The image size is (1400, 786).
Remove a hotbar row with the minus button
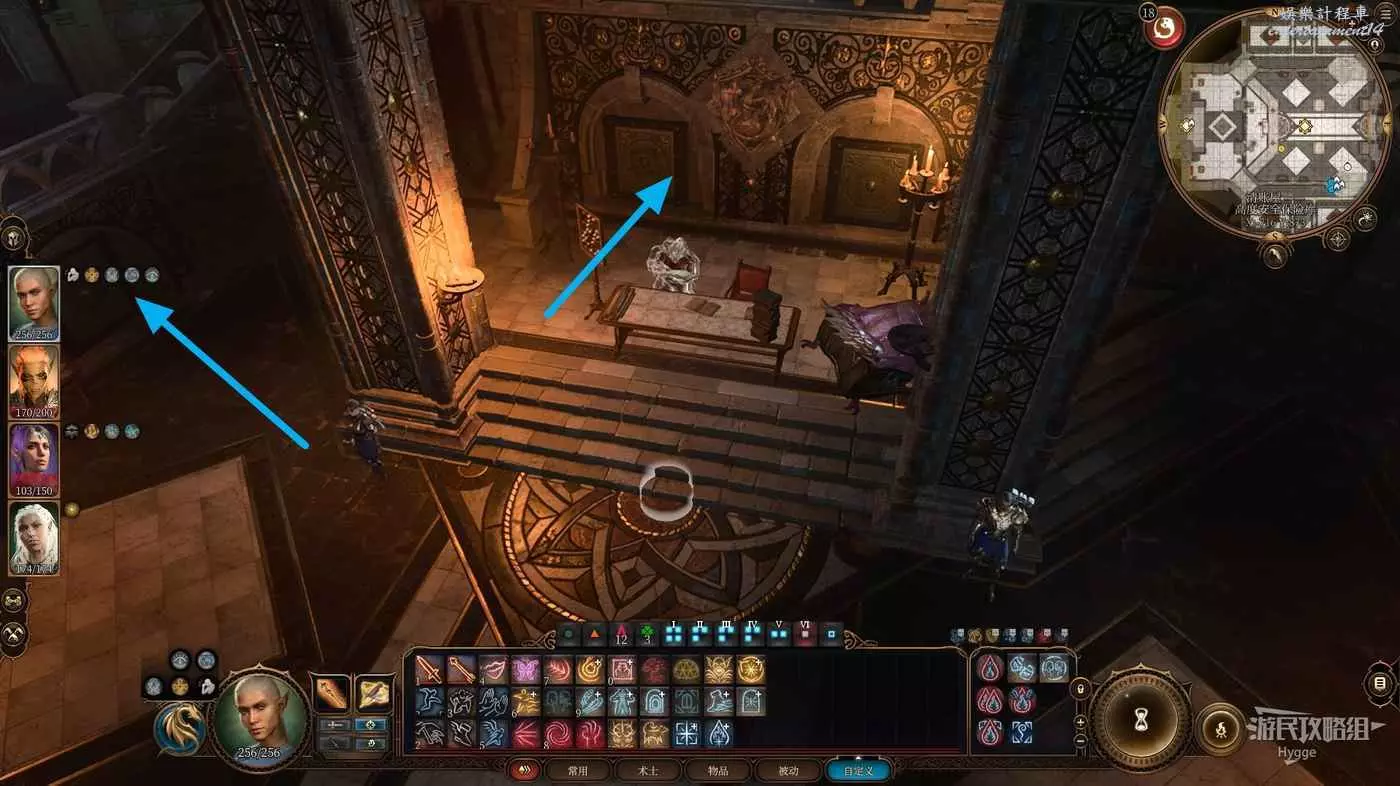point(1081,742)
